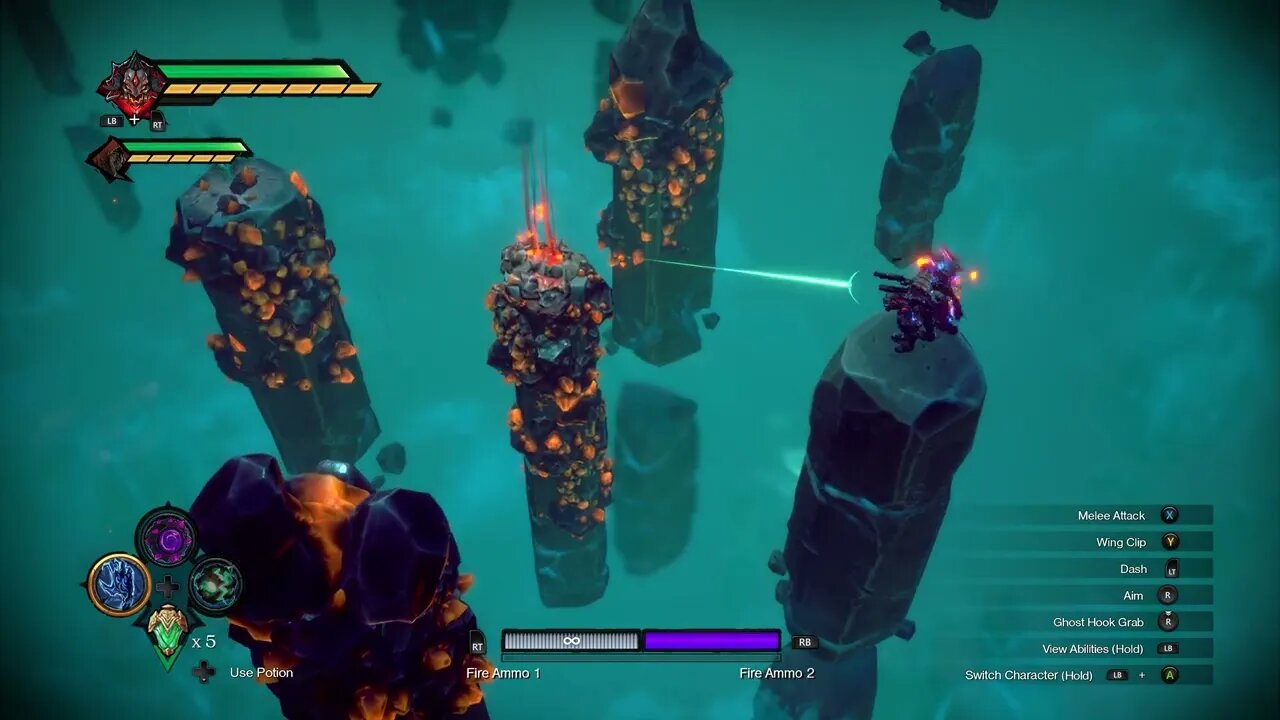This screenshot has height=720, width=1280.
Task: Select the red masked active character portrait
Action: (132, 86)
